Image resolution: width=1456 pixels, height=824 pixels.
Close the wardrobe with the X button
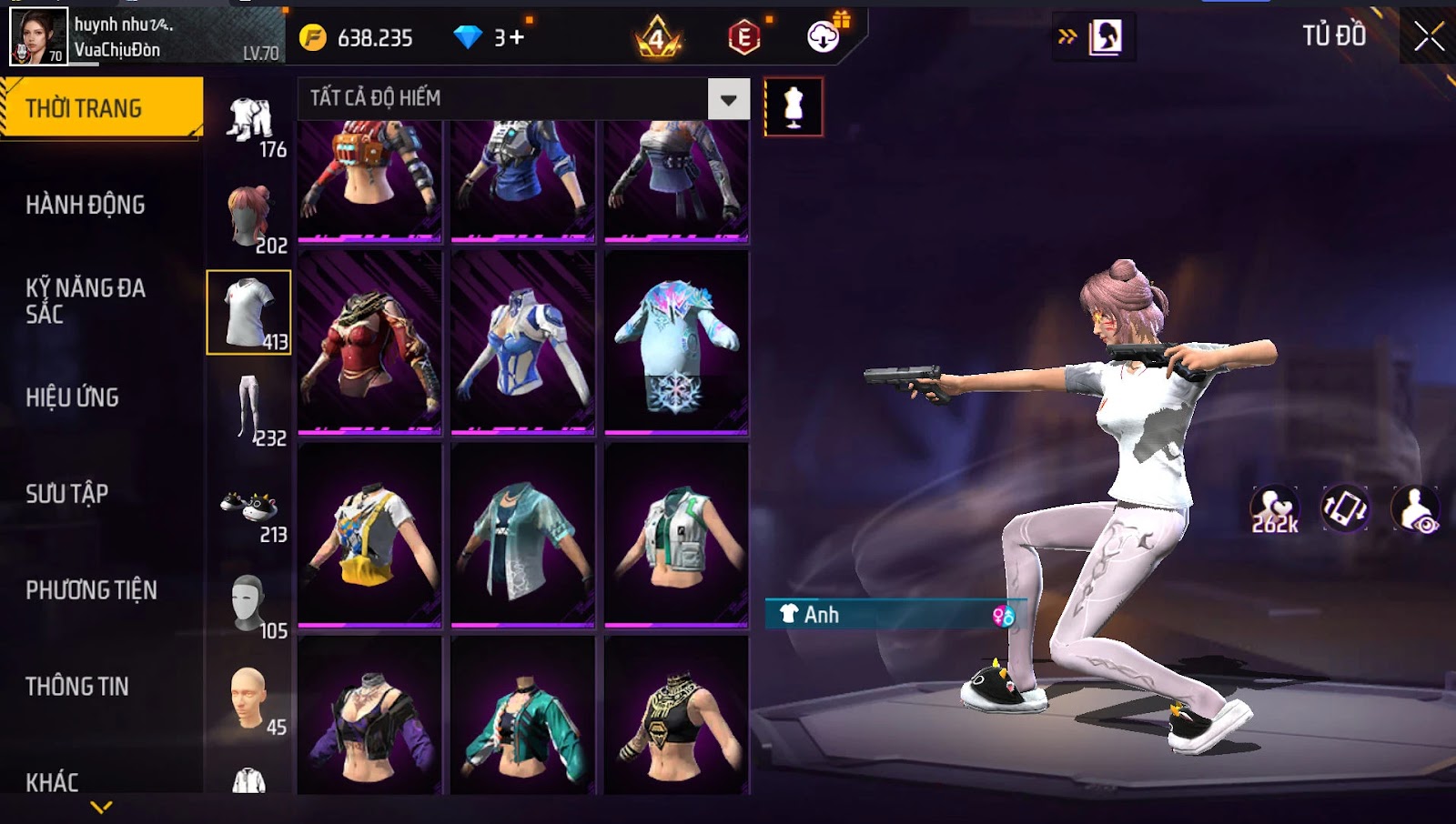1429,36
